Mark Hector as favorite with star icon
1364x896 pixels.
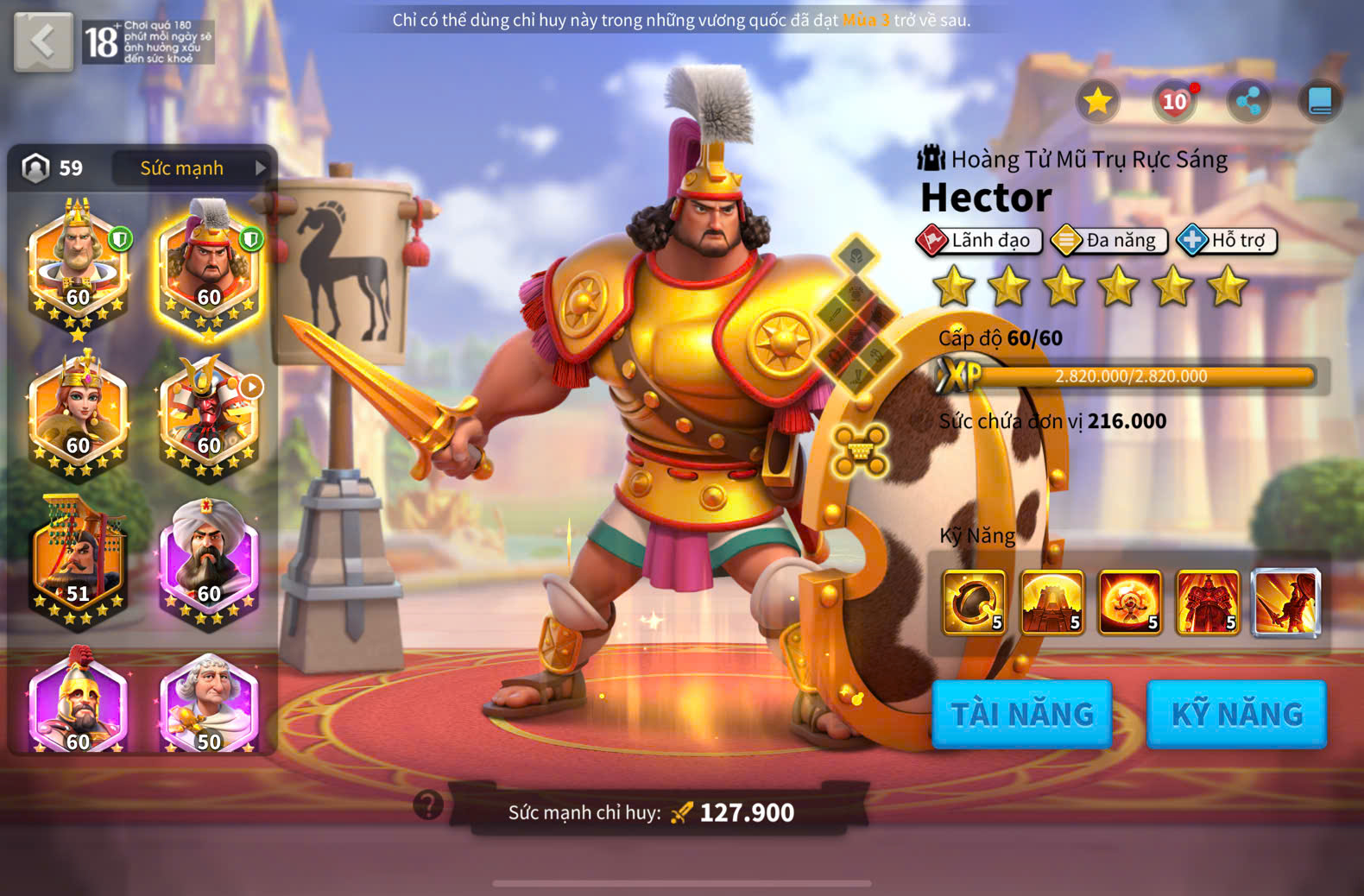tap(1097, 102)
